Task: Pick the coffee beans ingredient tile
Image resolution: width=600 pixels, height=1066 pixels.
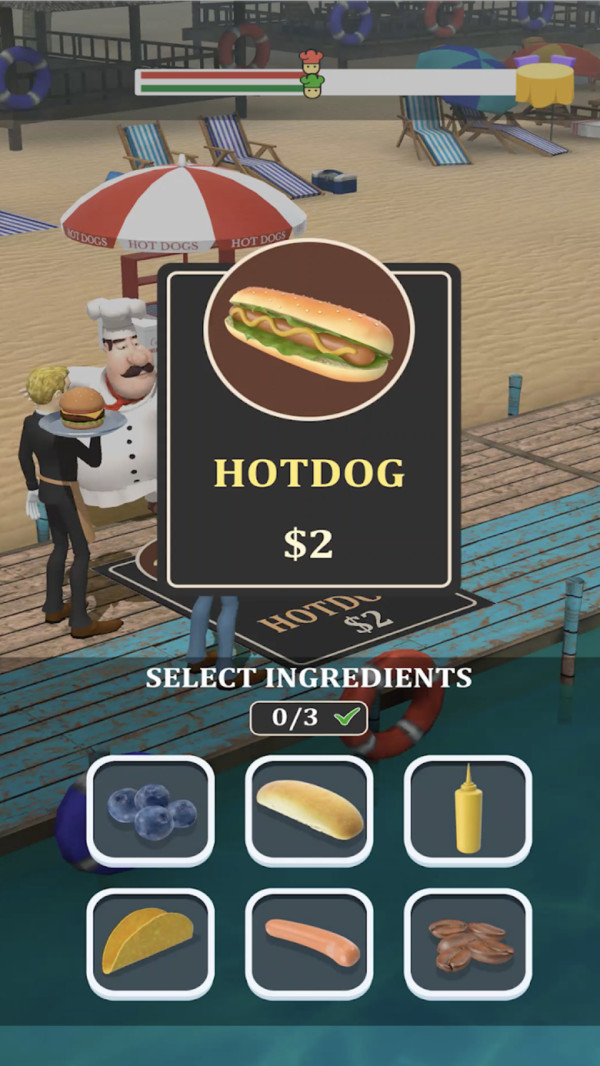Action: (x=468, y=943)
